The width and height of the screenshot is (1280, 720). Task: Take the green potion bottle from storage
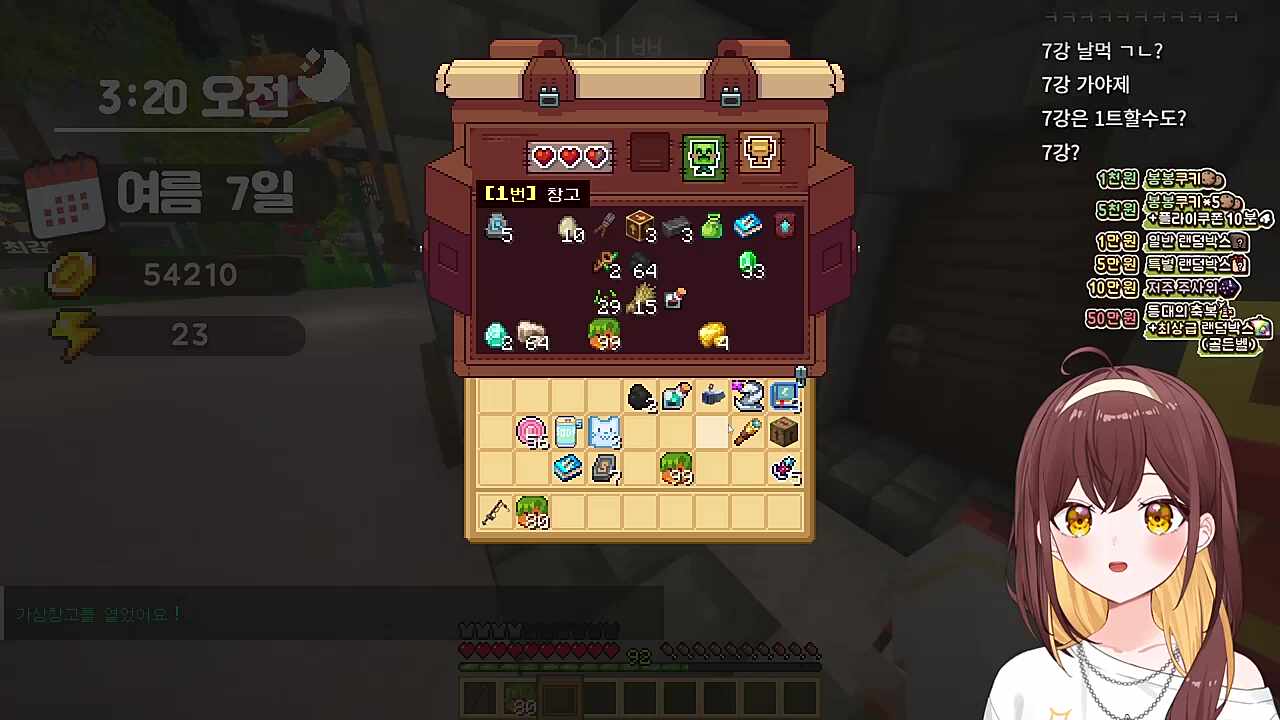click(712, 227)
